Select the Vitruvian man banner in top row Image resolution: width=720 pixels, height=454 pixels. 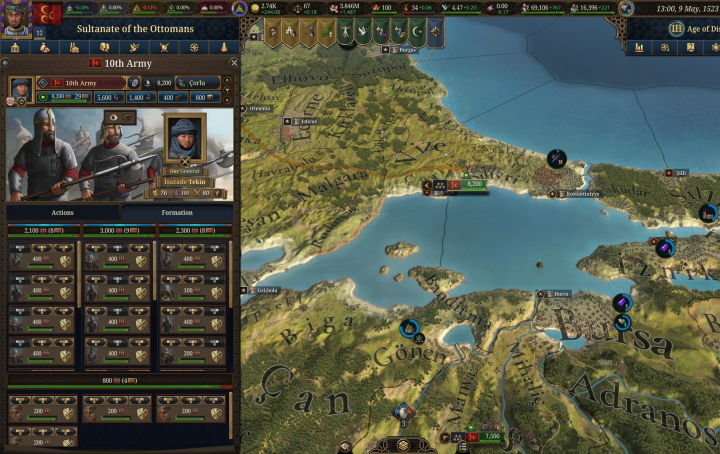343,30
